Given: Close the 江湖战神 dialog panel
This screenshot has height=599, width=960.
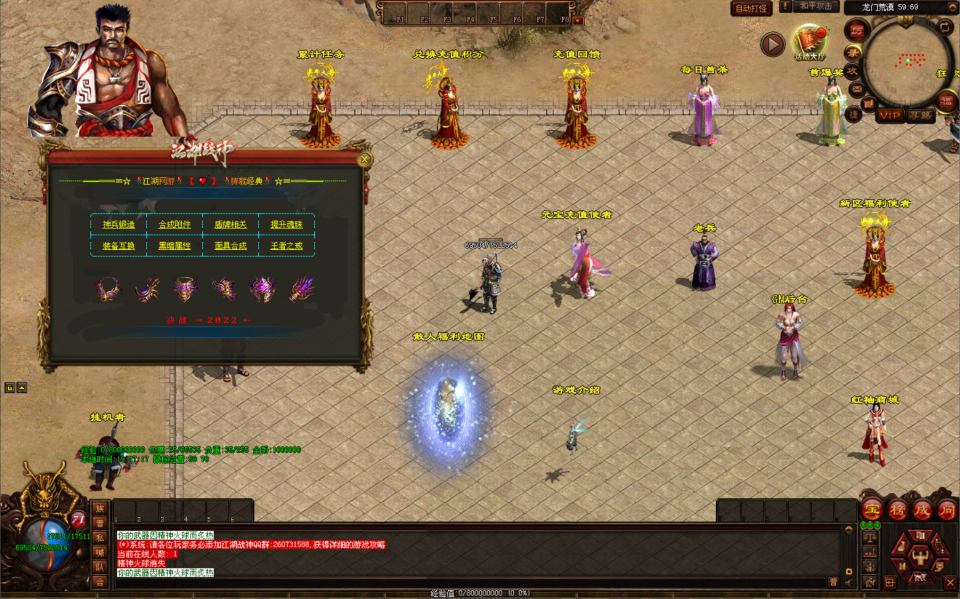Looking at the screenshot, I should 364,158.
